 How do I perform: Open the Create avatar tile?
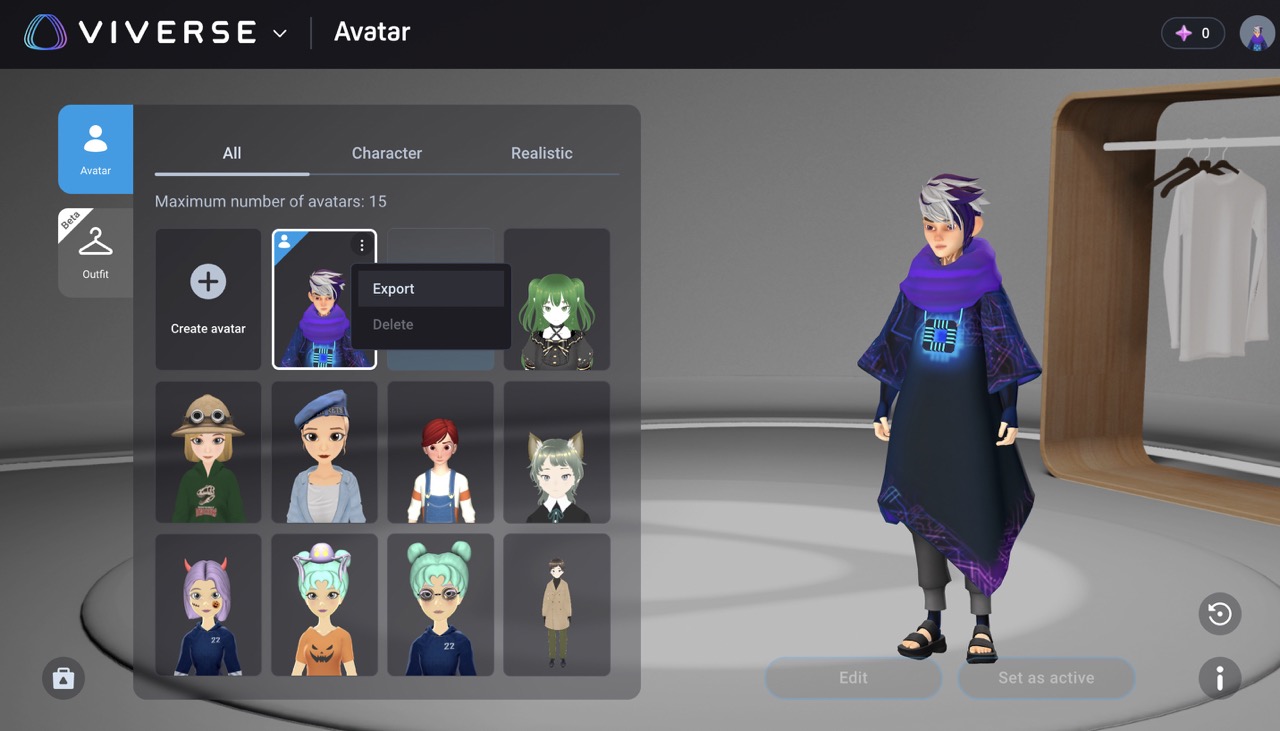pyautogui.click(x=208, y=299)
